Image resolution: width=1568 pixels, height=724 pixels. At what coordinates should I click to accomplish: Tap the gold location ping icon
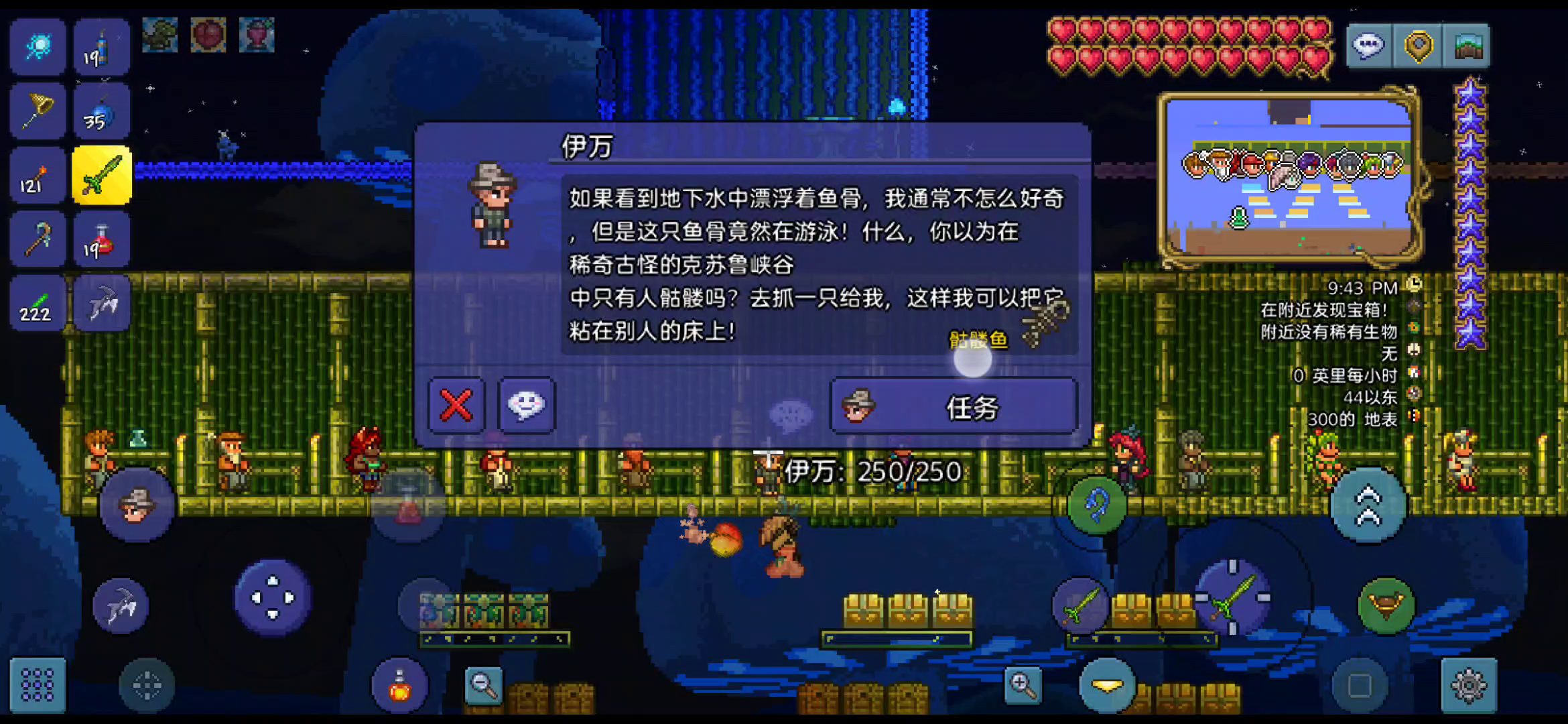point(1417,47)
